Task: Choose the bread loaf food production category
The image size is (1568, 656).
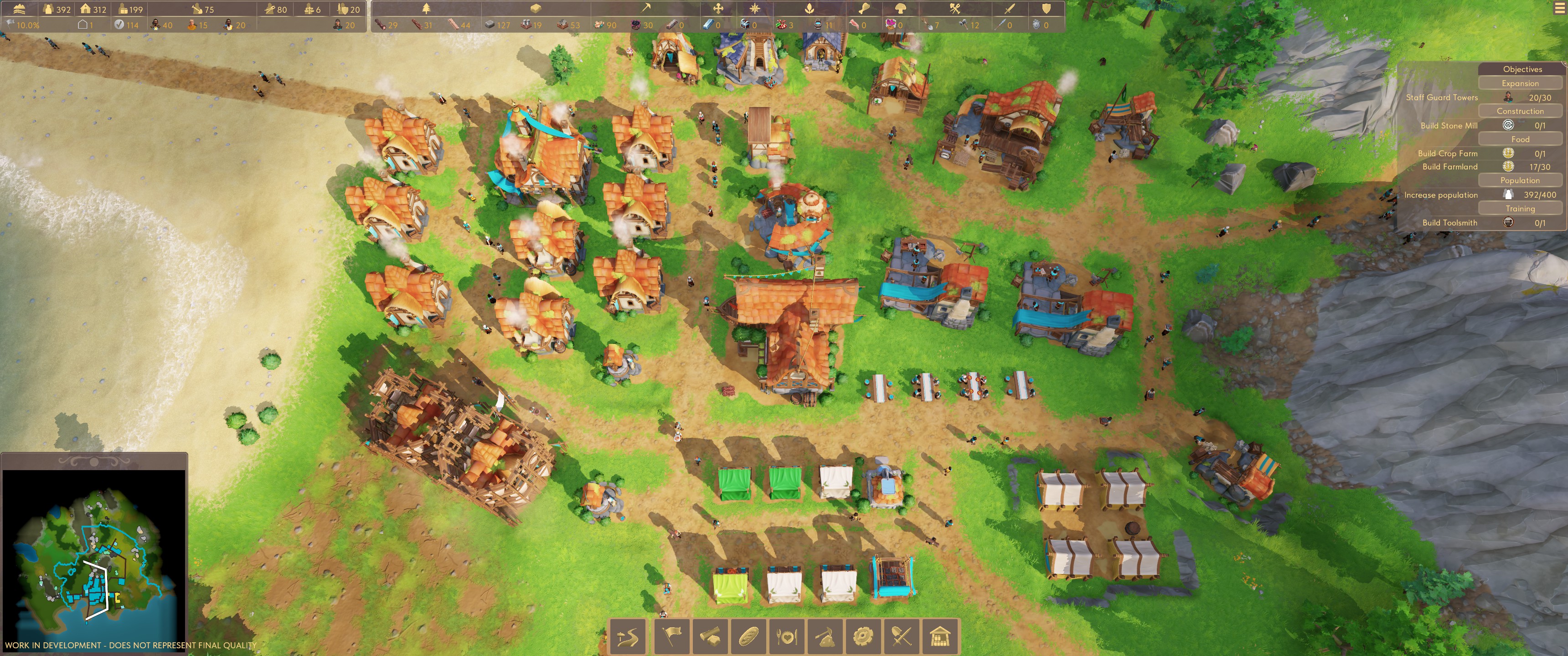Action: pos(748,636)
